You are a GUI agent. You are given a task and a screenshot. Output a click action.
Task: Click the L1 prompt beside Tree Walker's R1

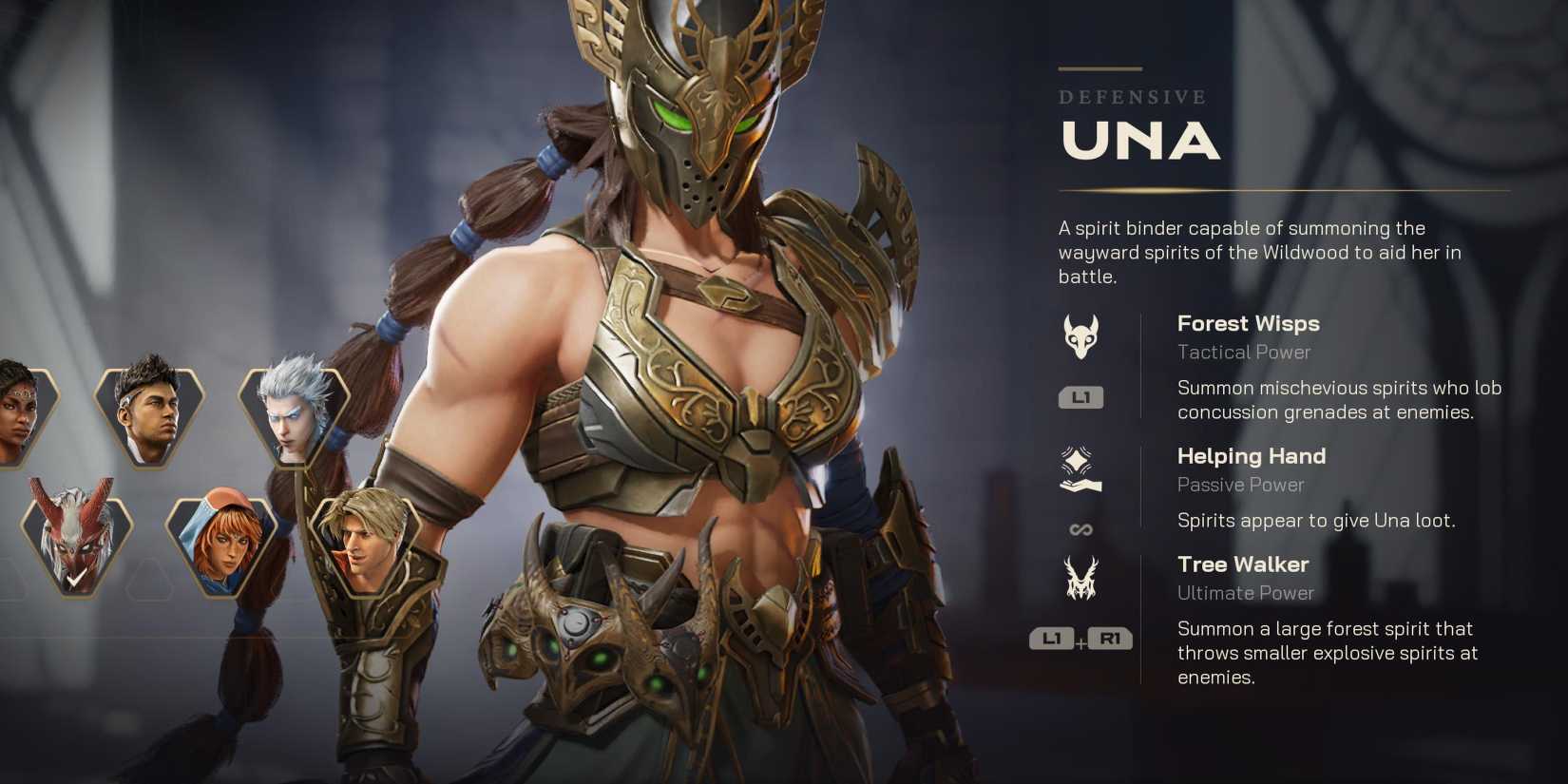[x=1052, y=640]
